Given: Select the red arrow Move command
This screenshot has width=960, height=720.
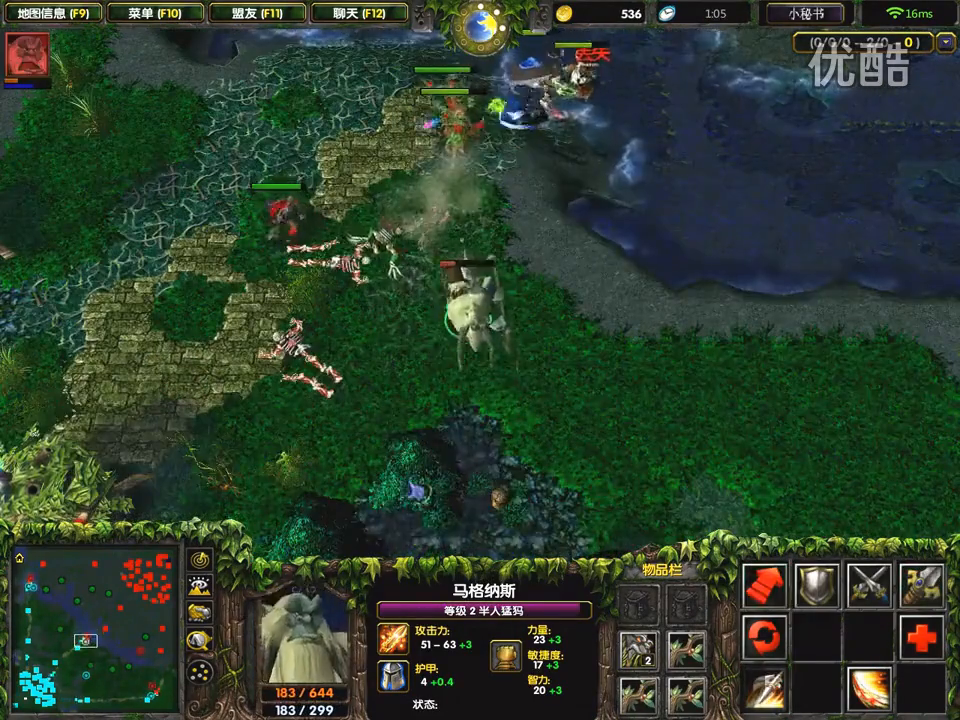Looking at the screenshot, I should (x=765, y=585).
